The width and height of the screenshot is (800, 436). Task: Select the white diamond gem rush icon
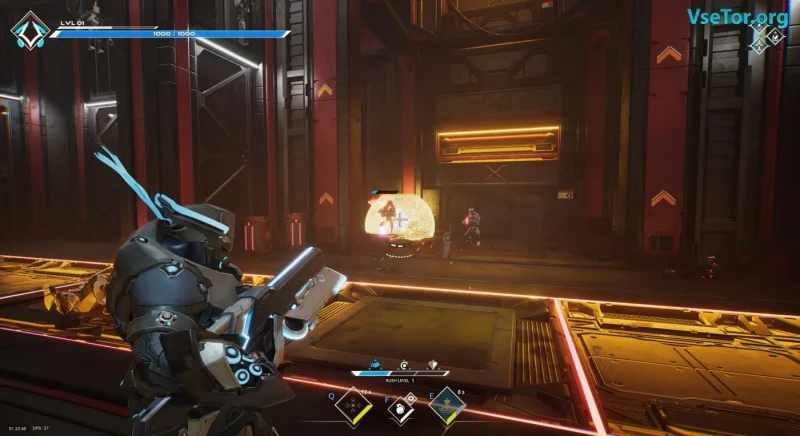click(432, 365)
